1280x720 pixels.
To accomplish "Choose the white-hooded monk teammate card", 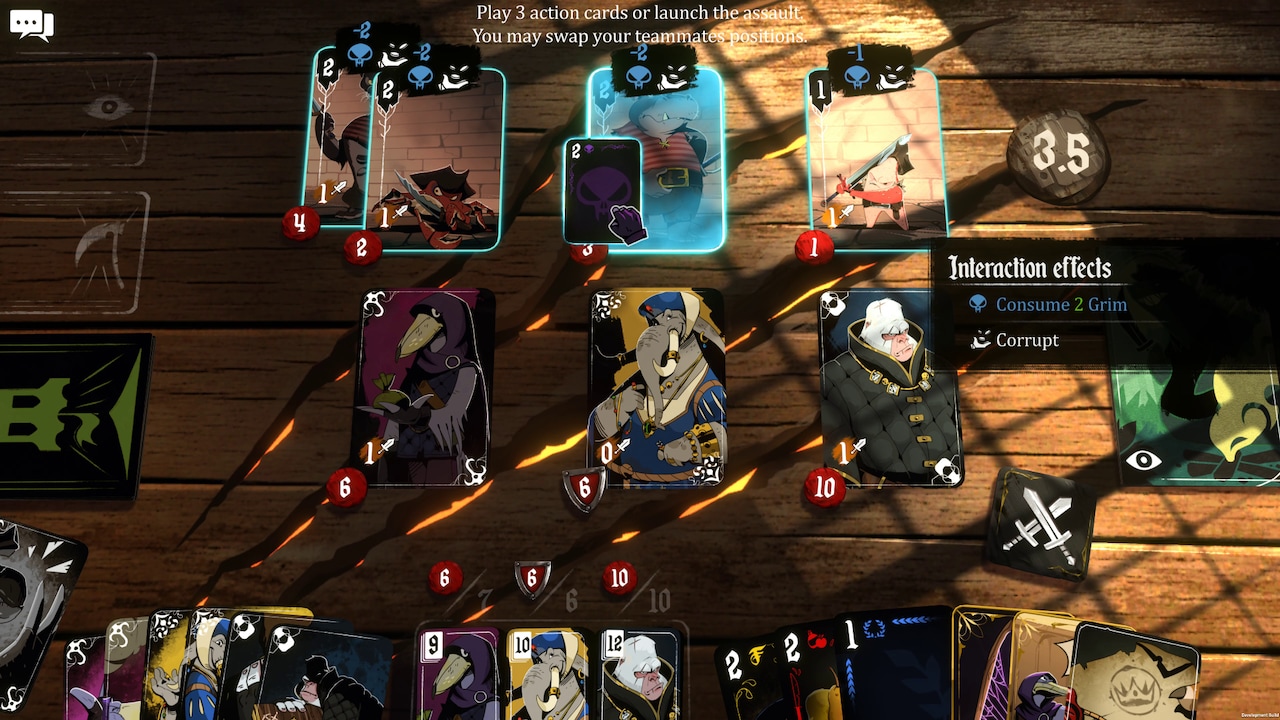I will tap(889, 388).
